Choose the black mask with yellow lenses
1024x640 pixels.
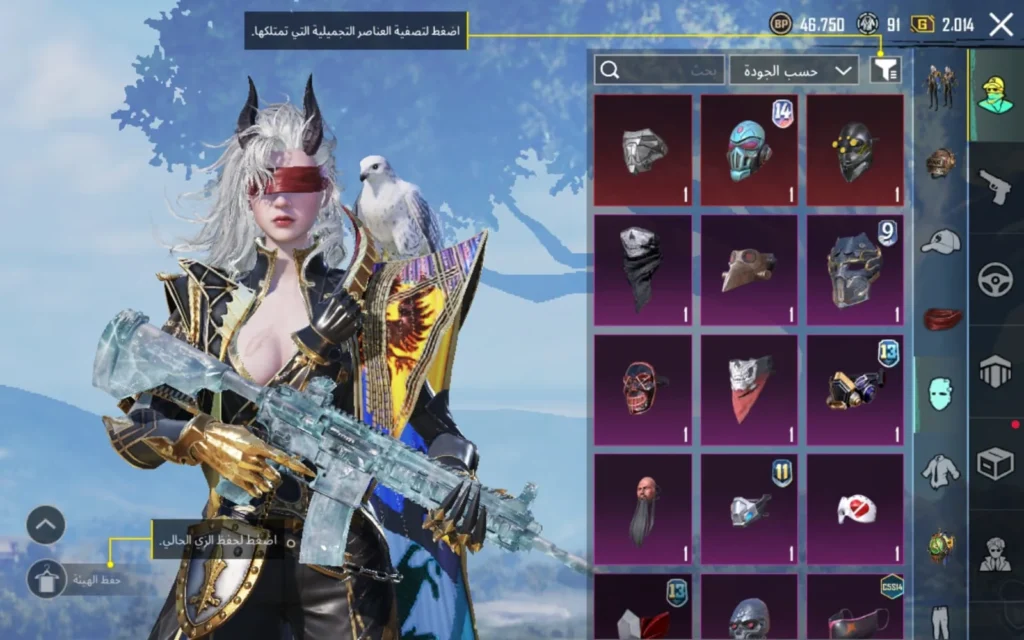(855, 150)
